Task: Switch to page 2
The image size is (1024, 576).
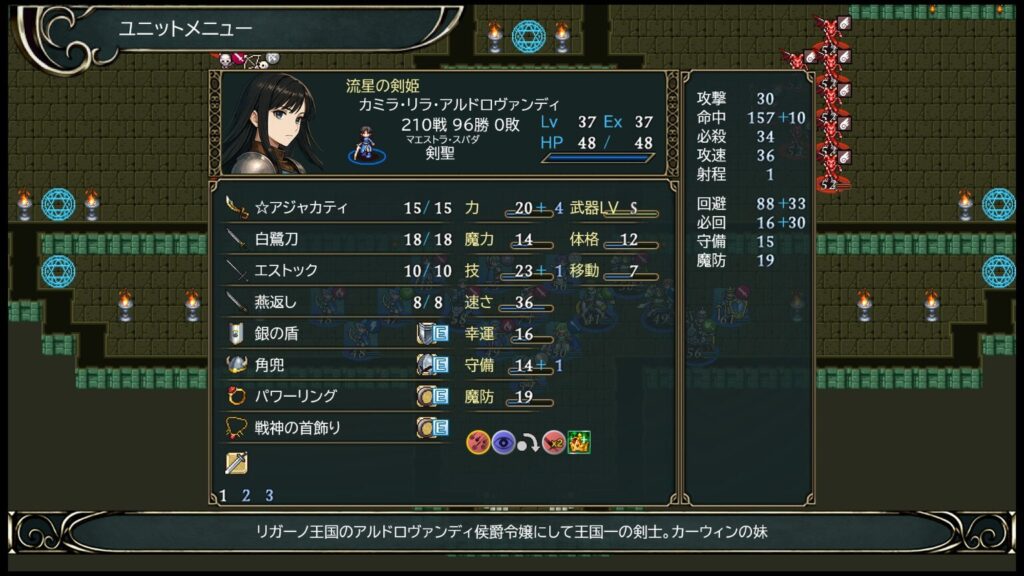Action: (246, 495)
